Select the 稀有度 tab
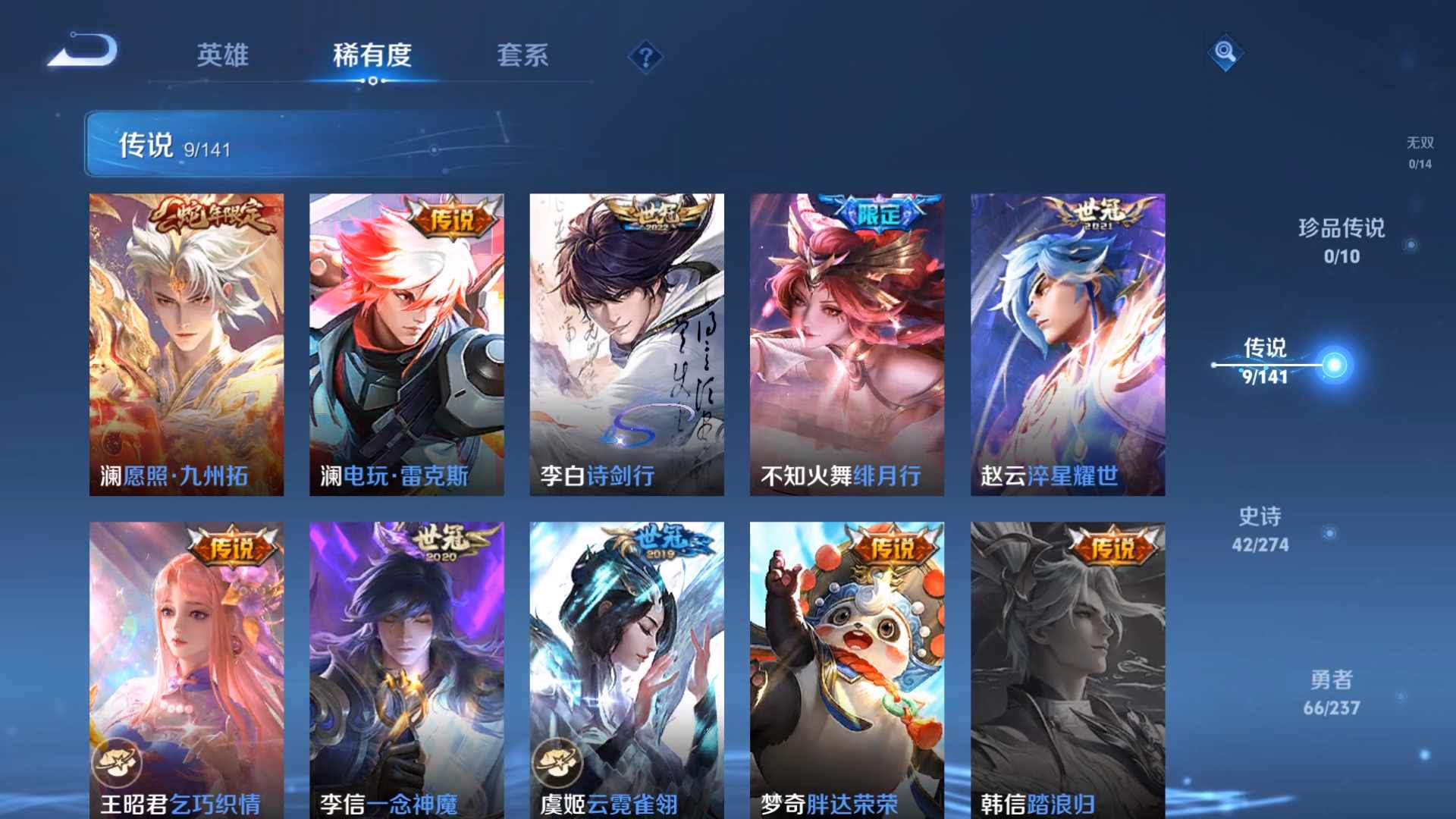The width and height of the screenshot is (1456, 819). (372, 55)
